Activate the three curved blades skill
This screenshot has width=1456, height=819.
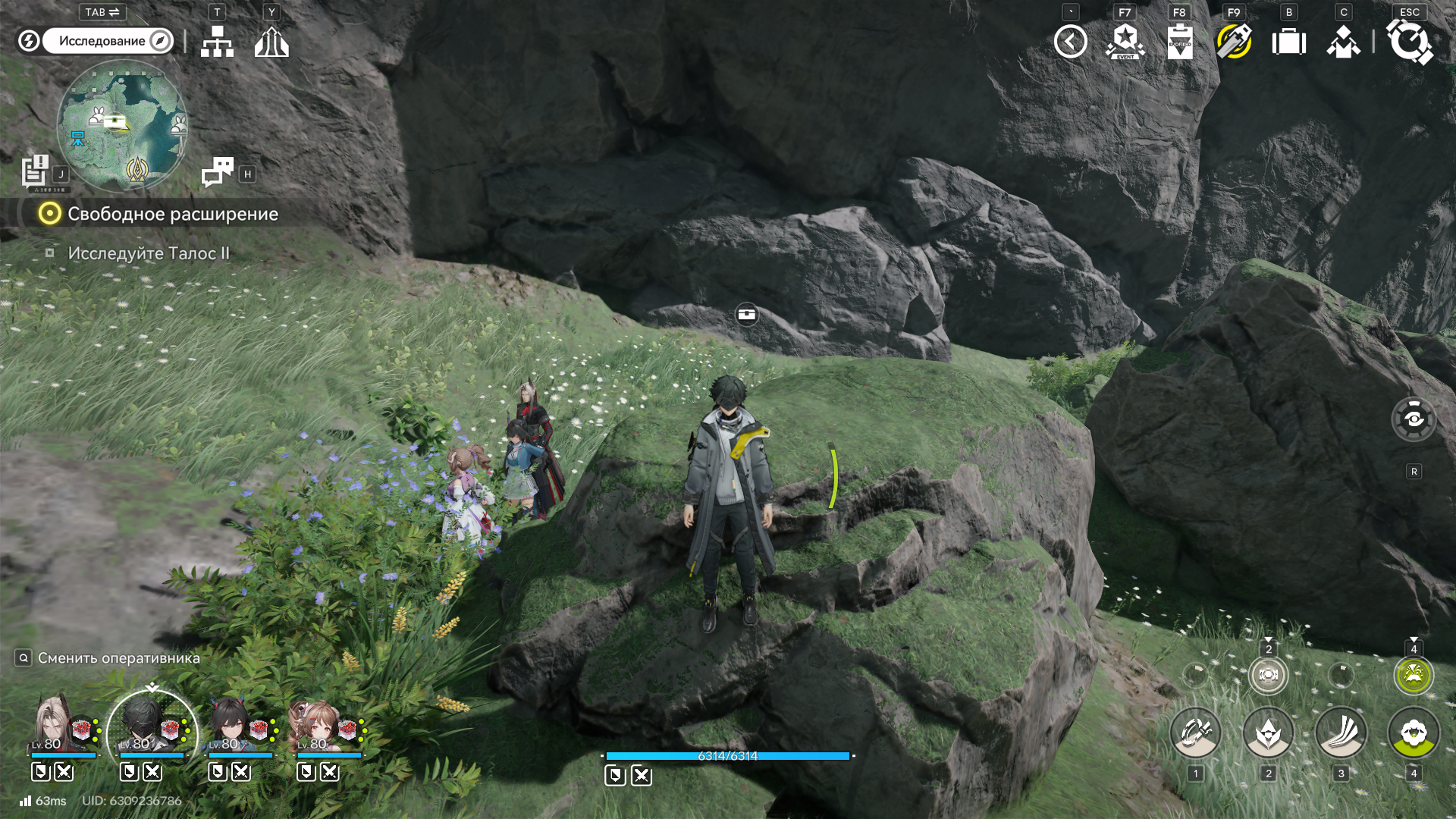click(x=1341, y=733)
